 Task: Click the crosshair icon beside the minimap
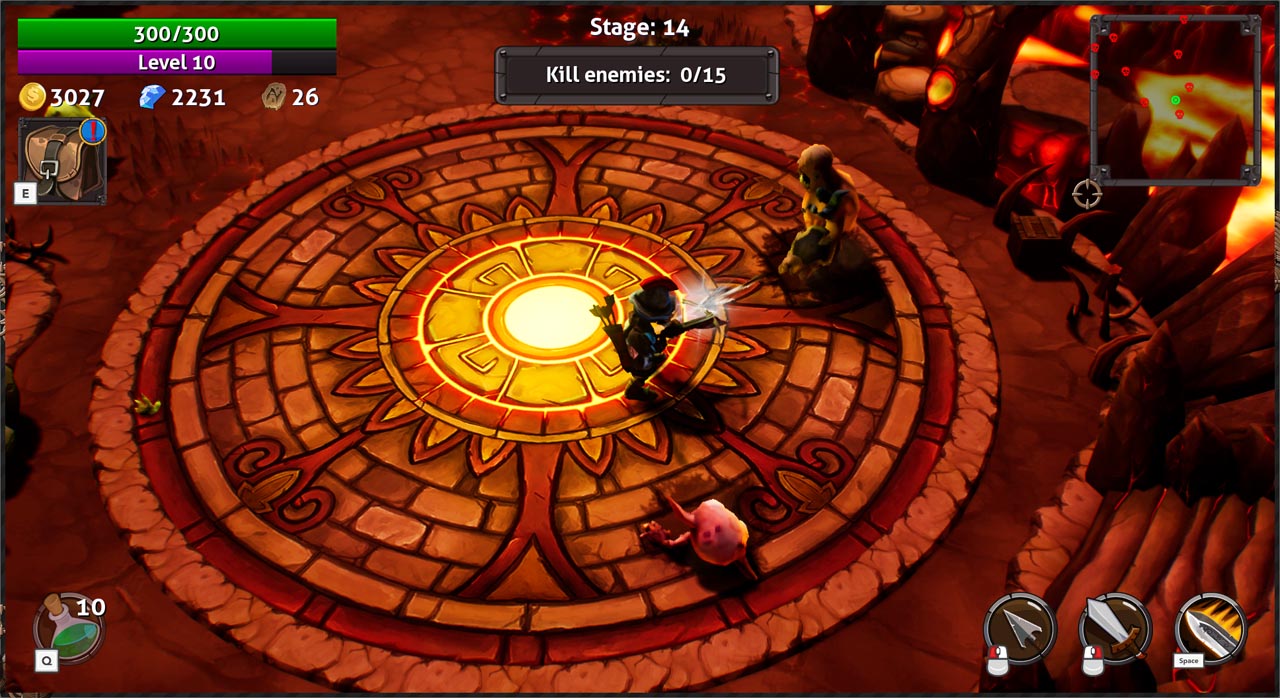(1087, 193)
